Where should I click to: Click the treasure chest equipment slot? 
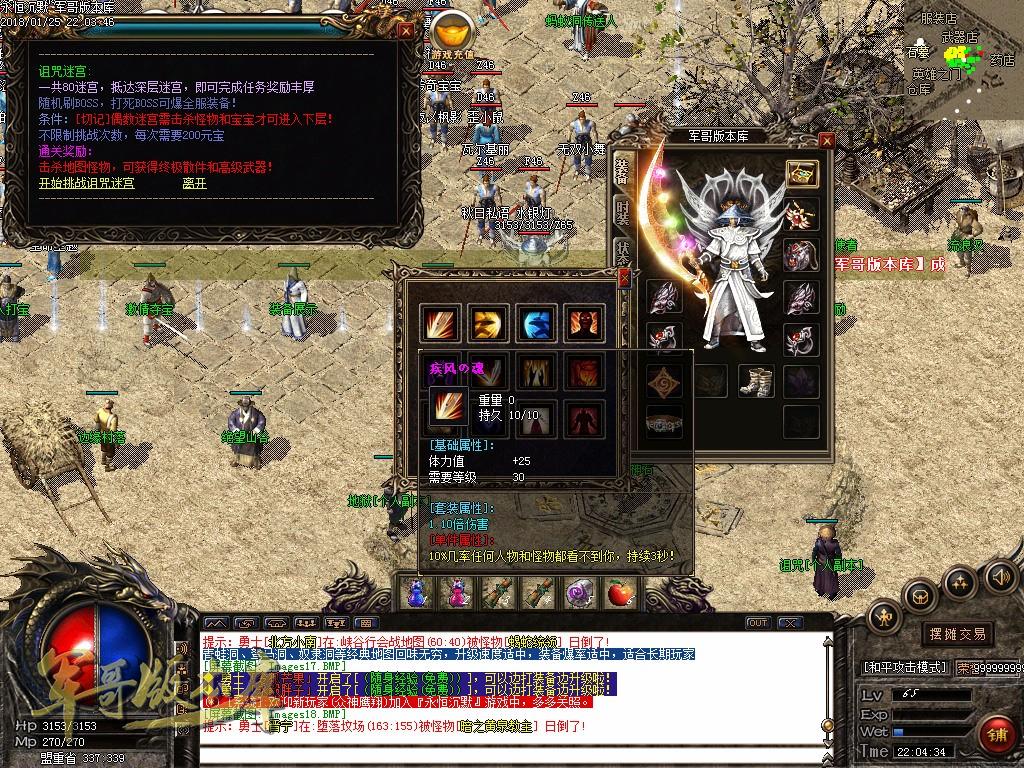point(801,173)
